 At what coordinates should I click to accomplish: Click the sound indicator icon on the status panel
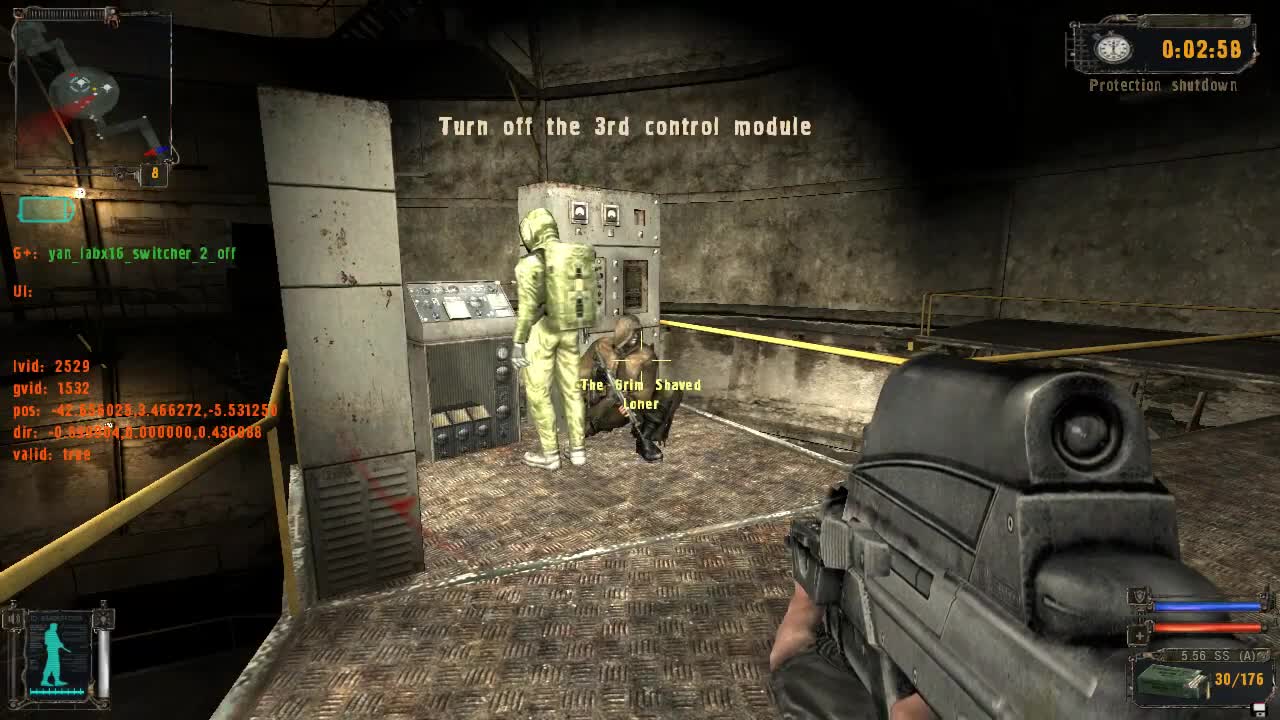(x=13, y=618)
